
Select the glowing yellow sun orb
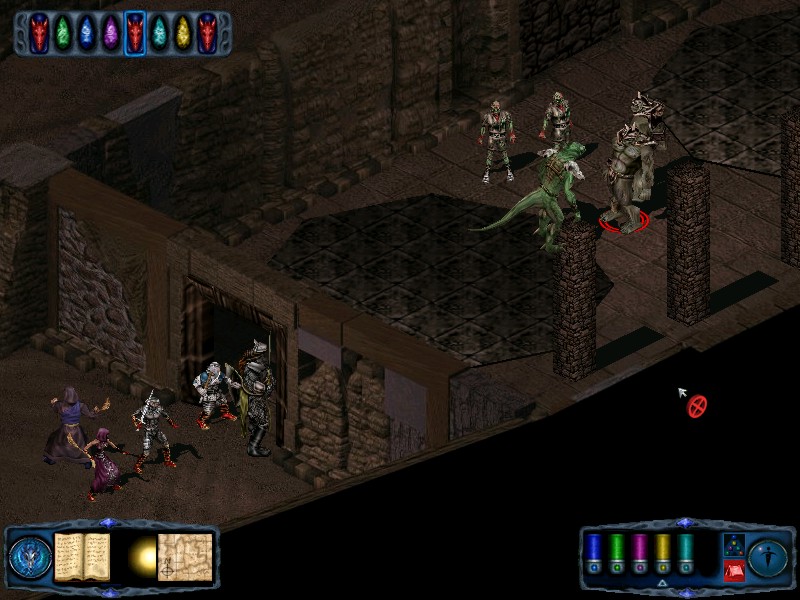[x=142, y=558]
